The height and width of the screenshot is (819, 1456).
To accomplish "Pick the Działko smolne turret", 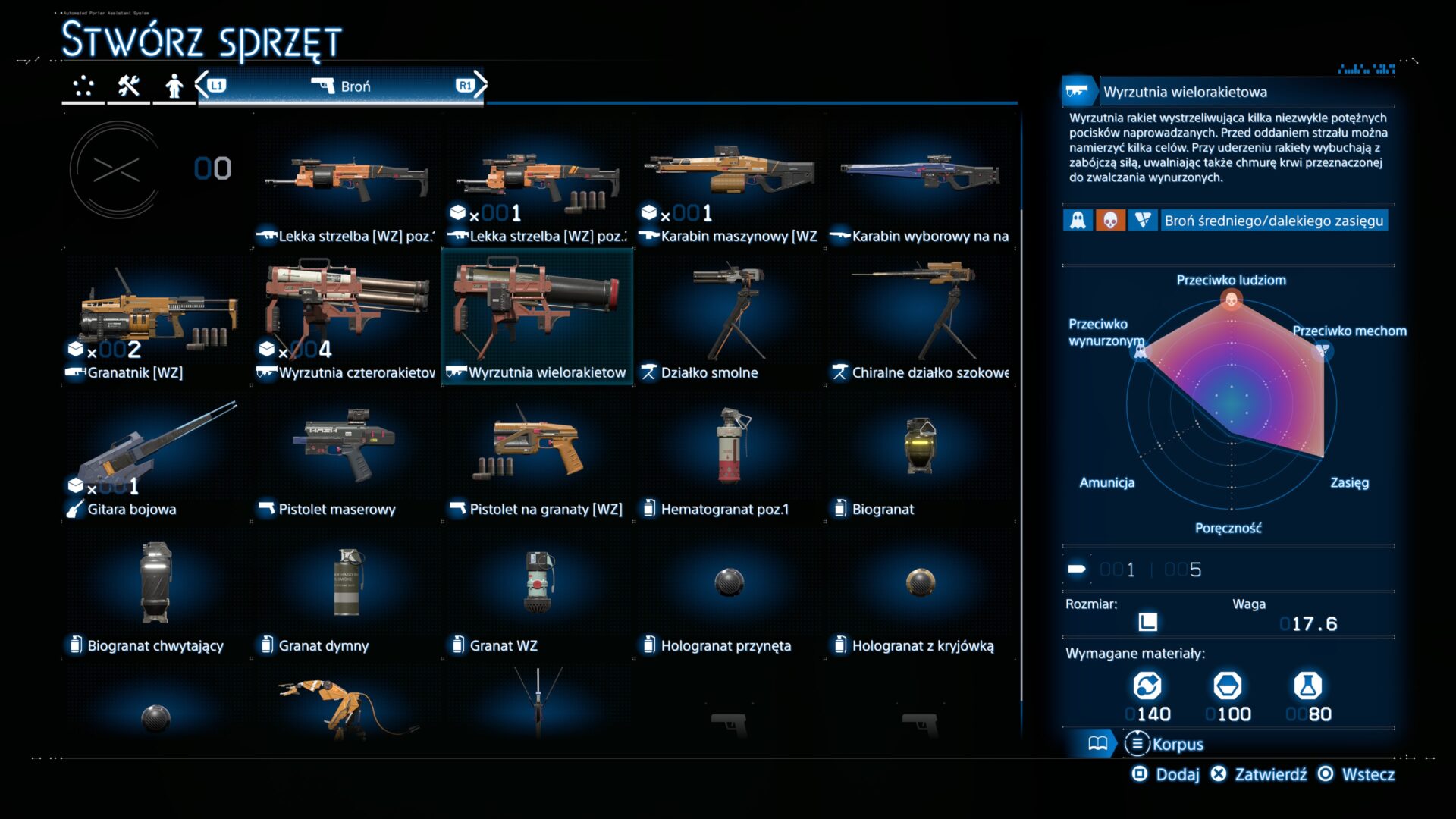I will point(729,321).
